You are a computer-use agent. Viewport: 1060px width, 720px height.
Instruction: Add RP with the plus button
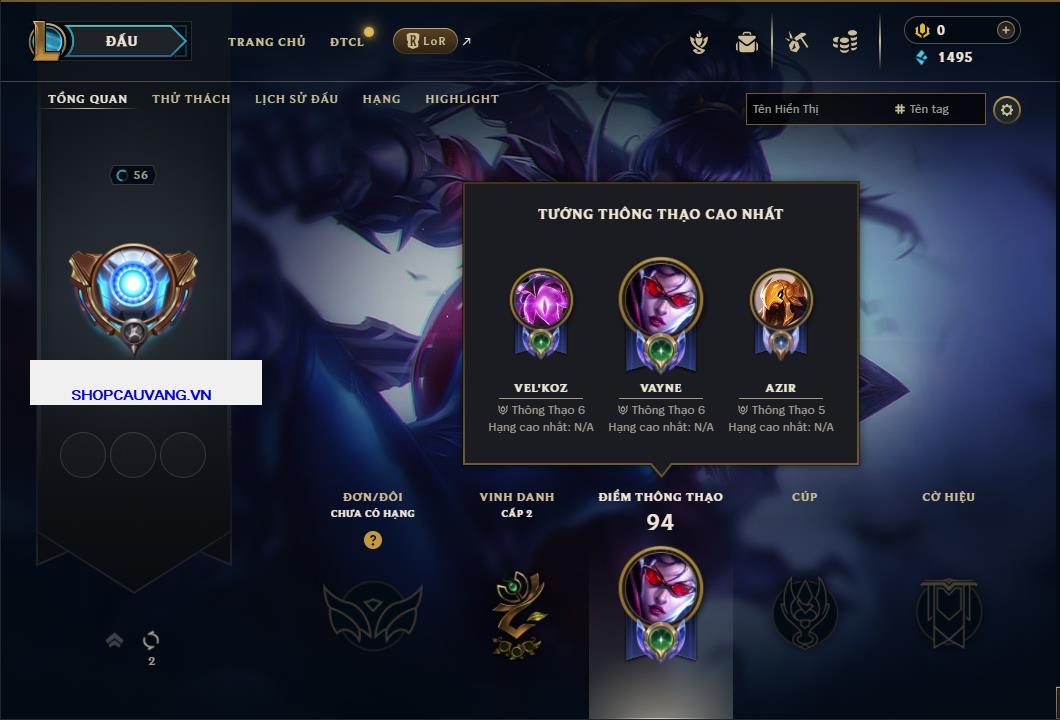pyautogui.click(x=1005, y=30)
